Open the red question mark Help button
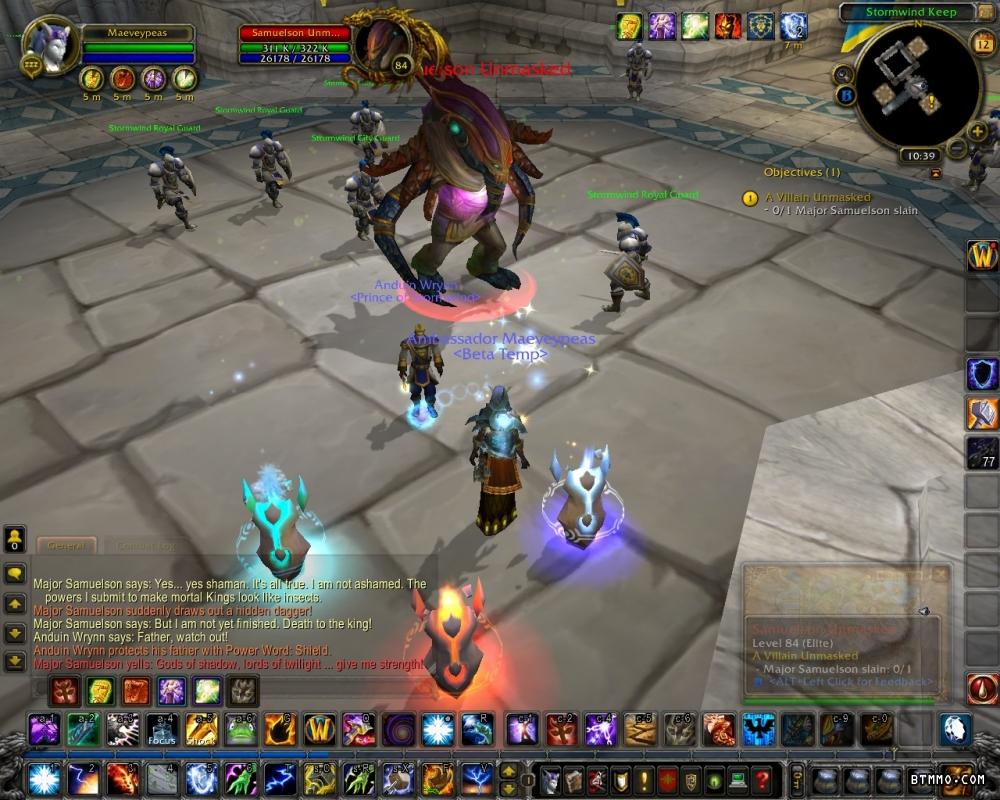1000x800 pixels. [x=762, y=778]
